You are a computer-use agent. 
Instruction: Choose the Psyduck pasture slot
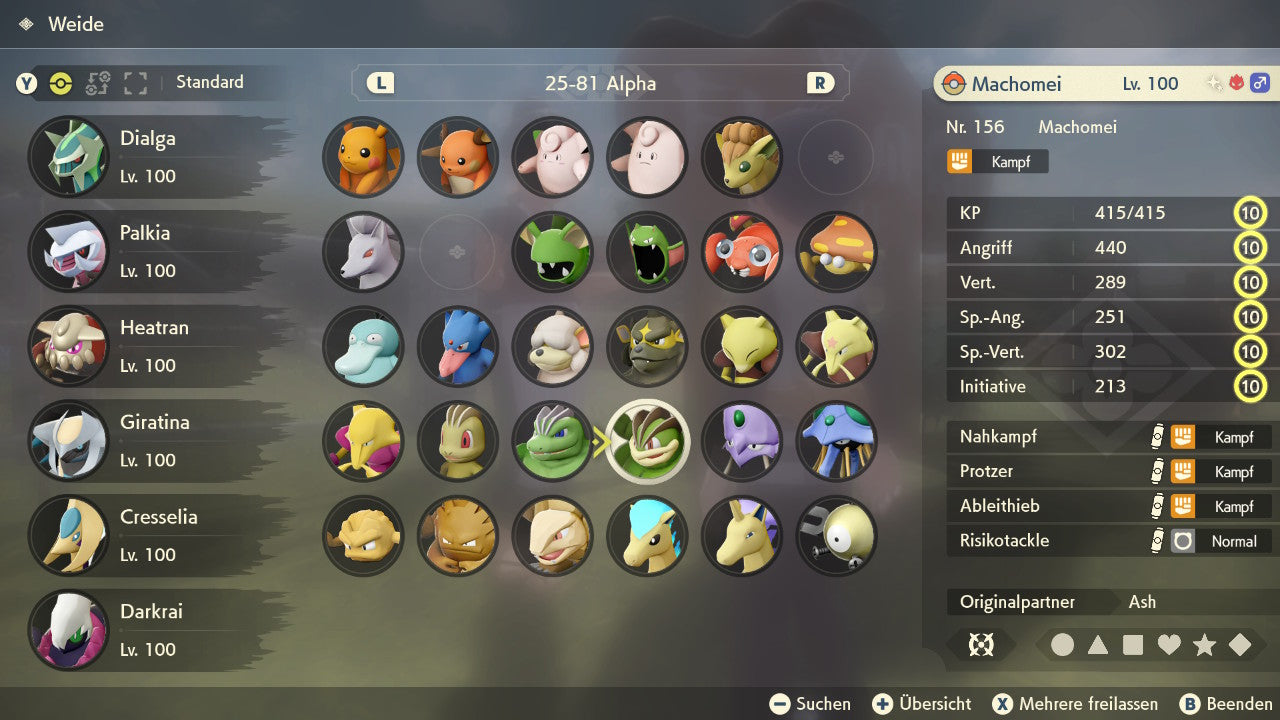pyautogui.click(x=363, y=346)
